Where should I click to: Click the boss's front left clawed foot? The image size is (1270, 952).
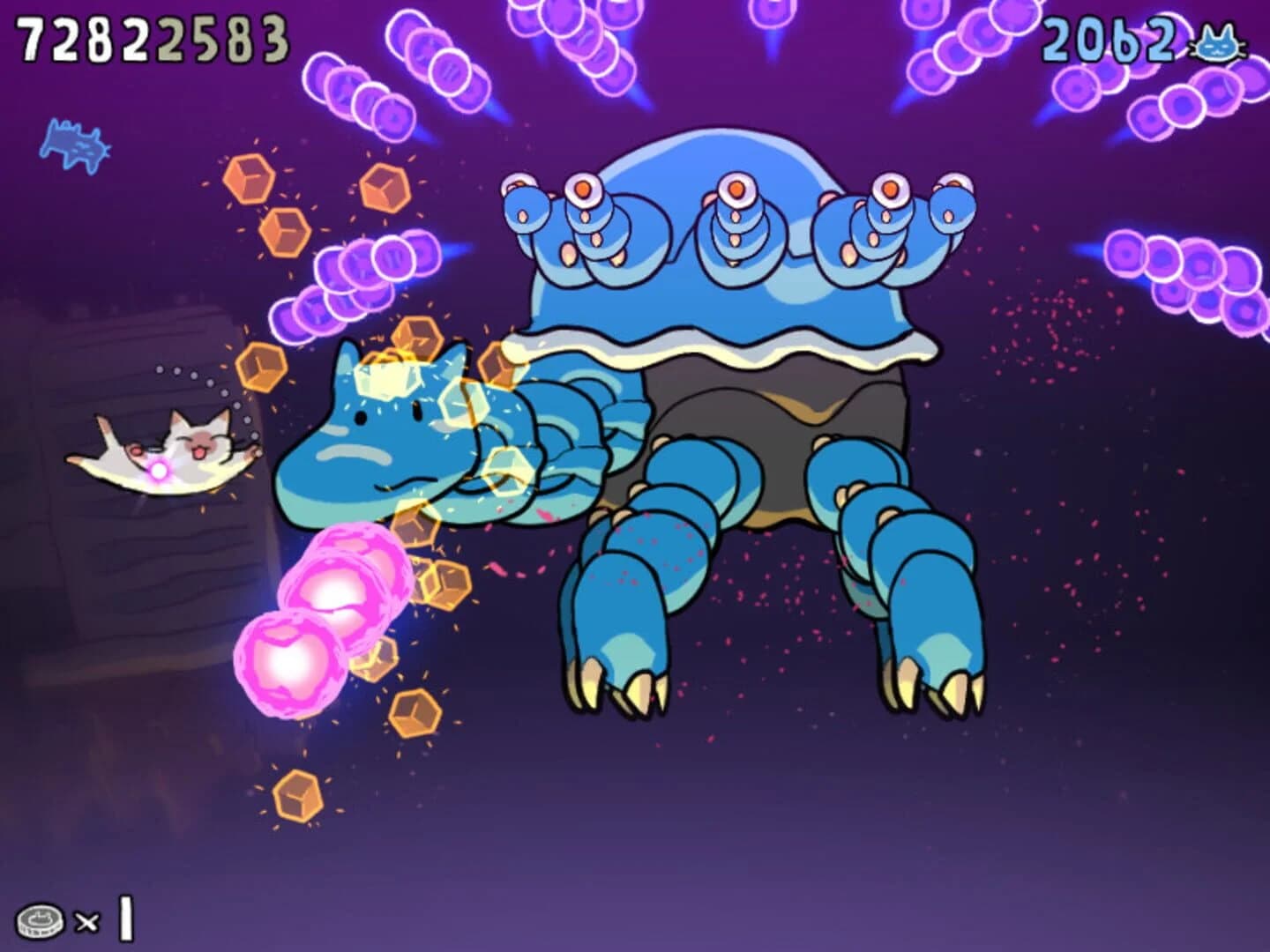617,670
